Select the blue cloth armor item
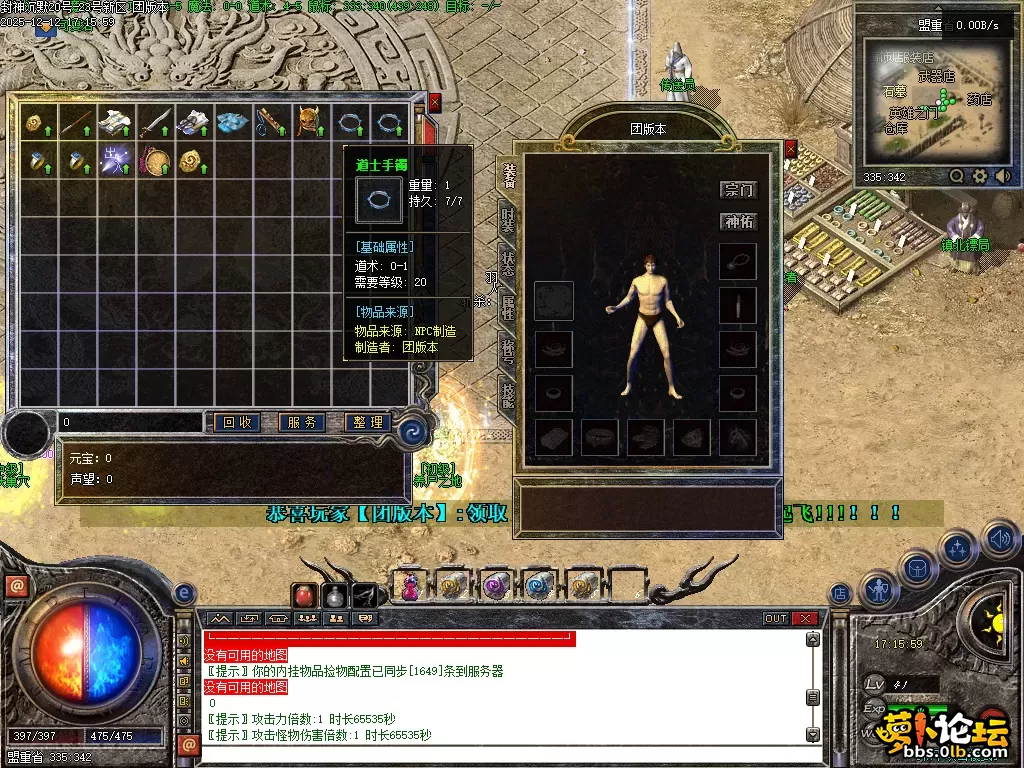 (x=232, y=122)
